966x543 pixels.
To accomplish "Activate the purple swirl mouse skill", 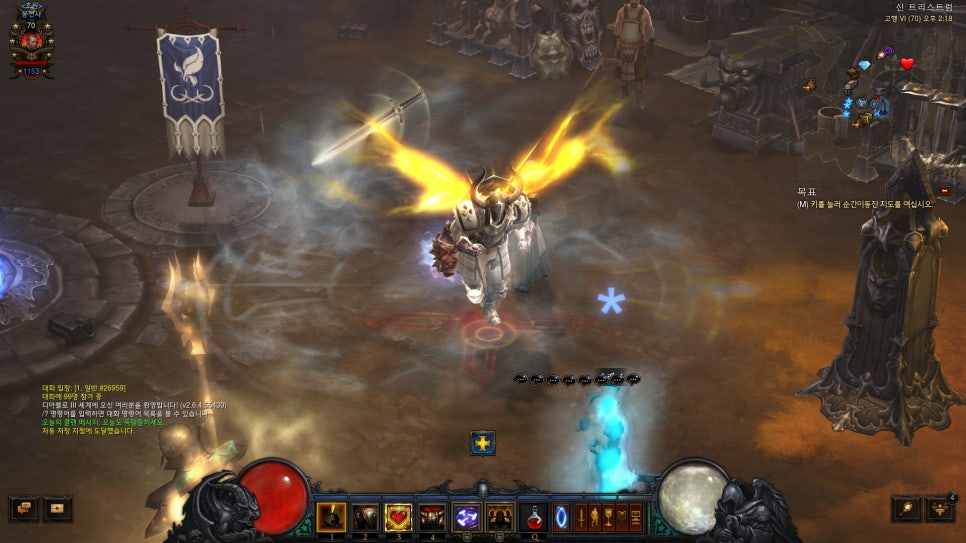I will coord(466,517).
